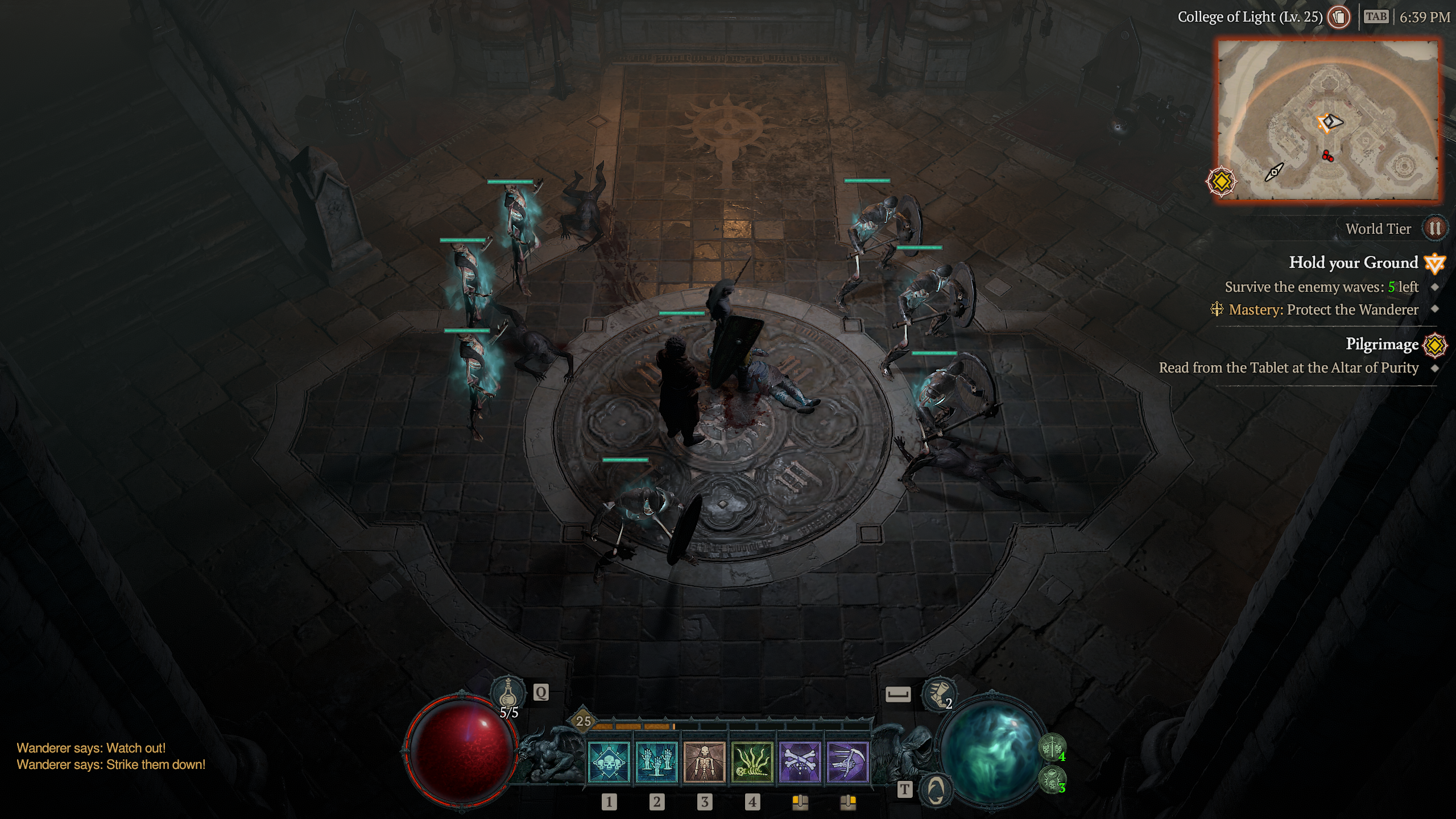Click the yellow quest marker on minimap edge
The height and width of the screenshot is (819, 1456).
pyautogui.click(x=1221, y=182)
